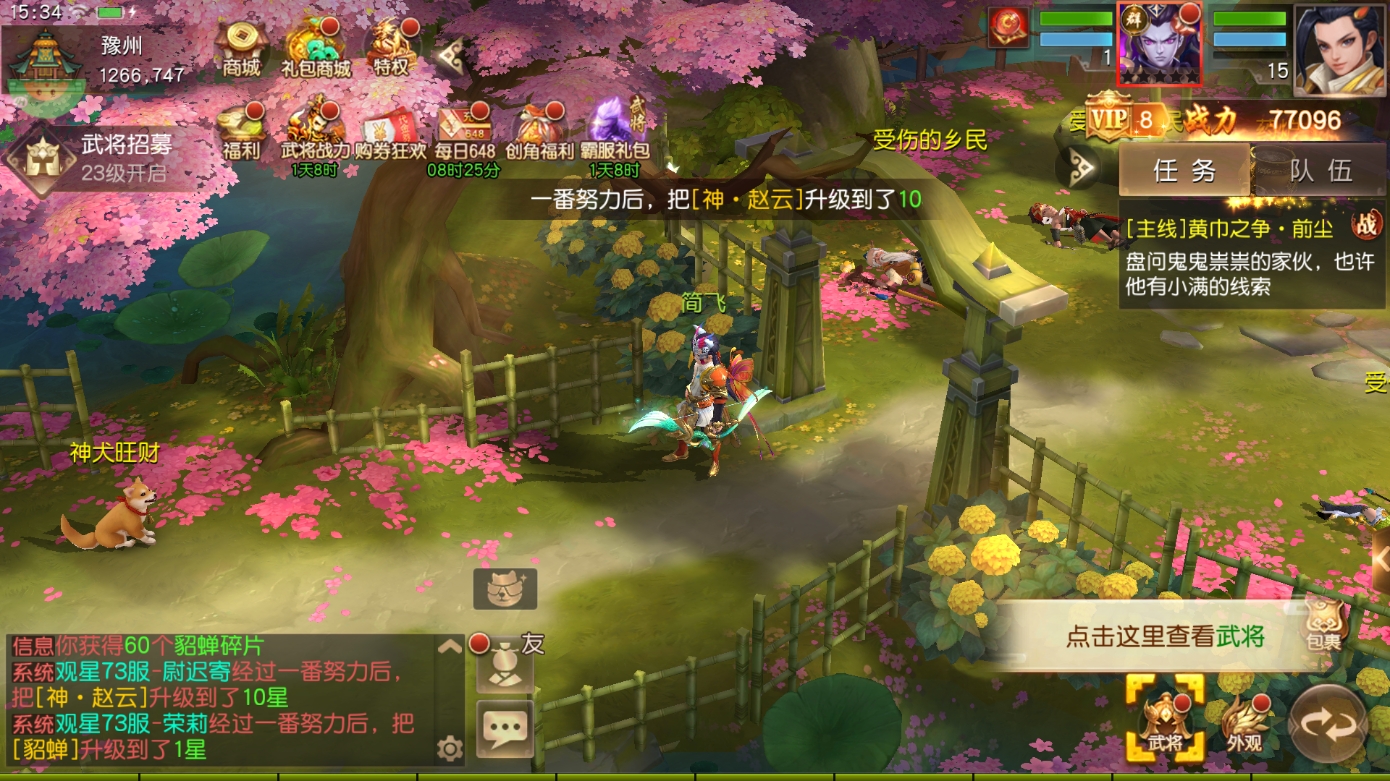Open the 包裹 inventory bag
This screenshot has height=781, width=1390.
[x=1323, y=624]
